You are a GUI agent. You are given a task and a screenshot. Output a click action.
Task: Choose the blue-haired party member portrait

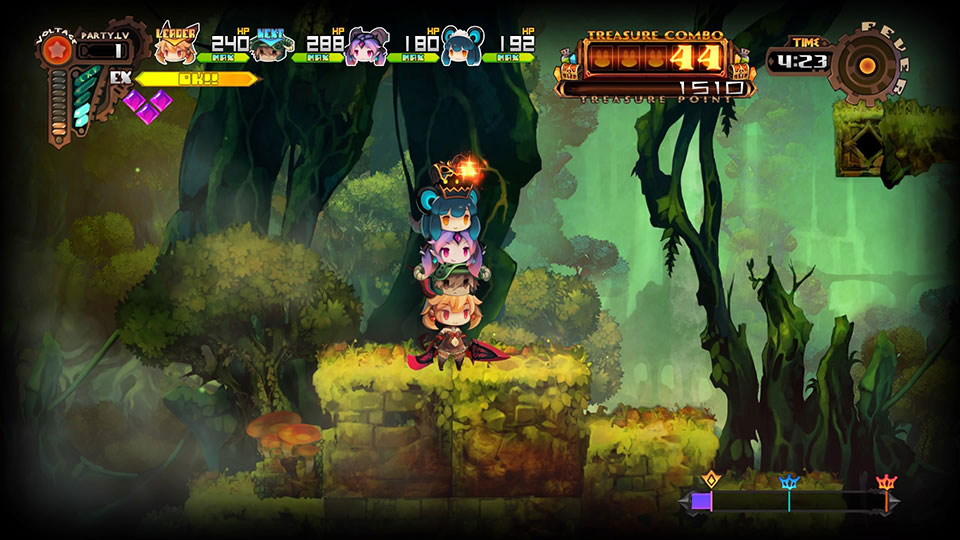(461, 46)
